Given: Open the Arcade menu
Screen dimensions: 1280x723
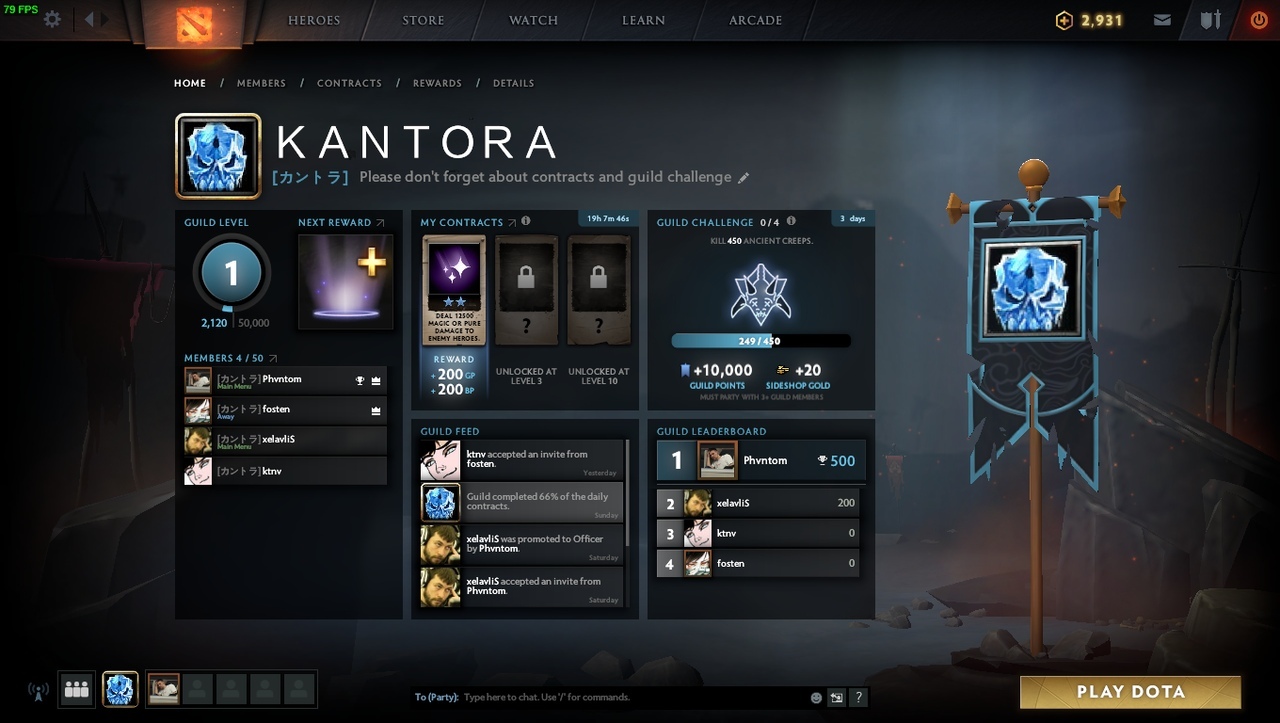Looking at the screenshot, I should [x=755, y=20].
